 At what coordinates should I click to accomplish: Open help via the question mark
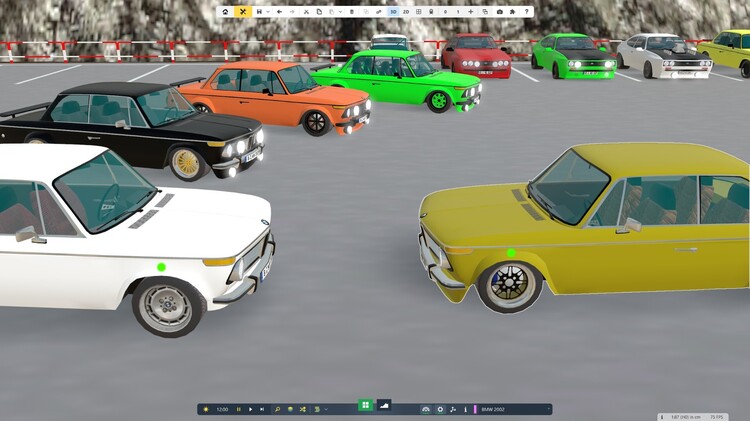527,11
